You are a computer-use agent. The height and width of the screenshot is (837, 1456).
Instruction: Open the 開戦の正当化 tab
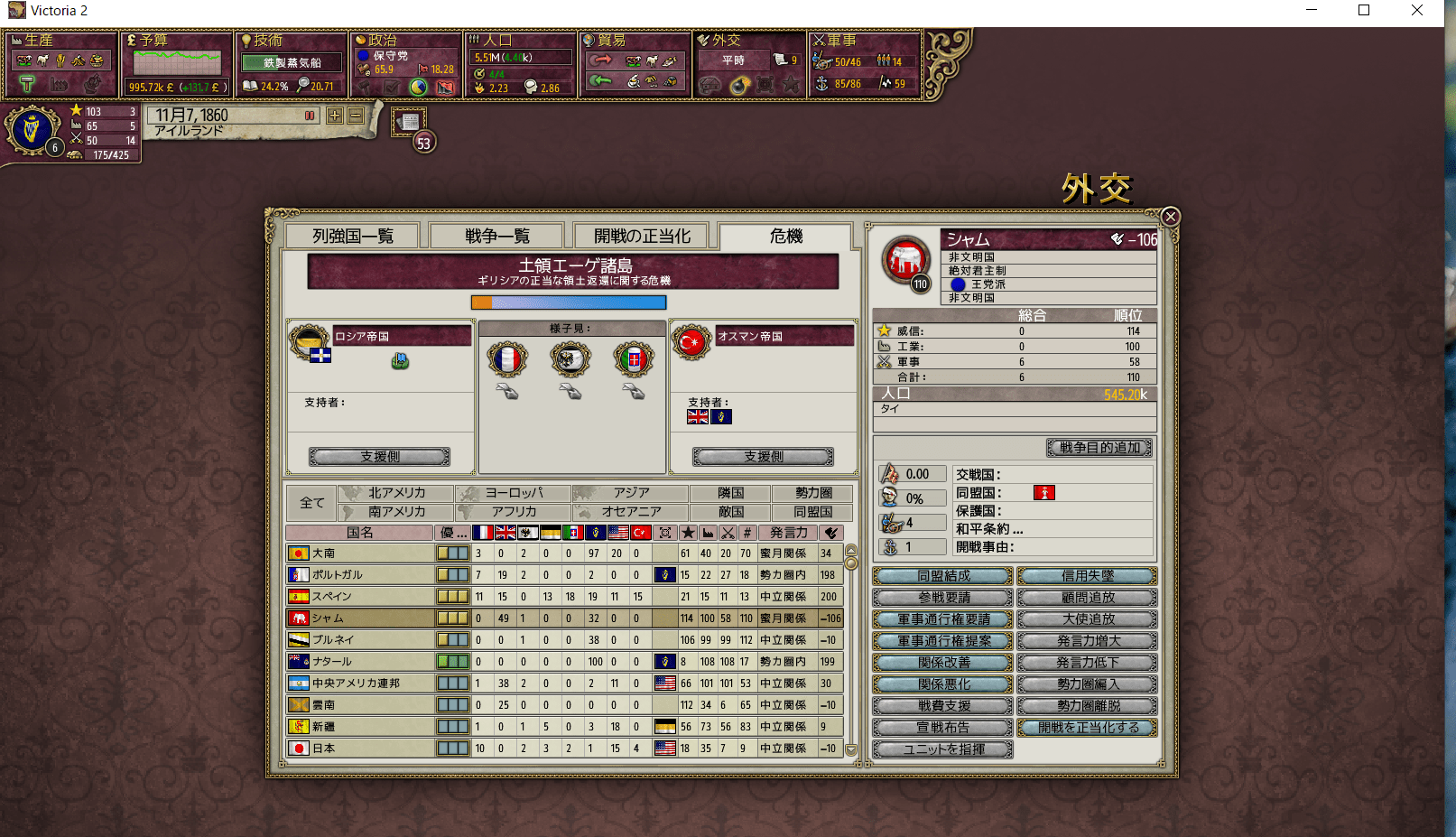pos(642,236)
